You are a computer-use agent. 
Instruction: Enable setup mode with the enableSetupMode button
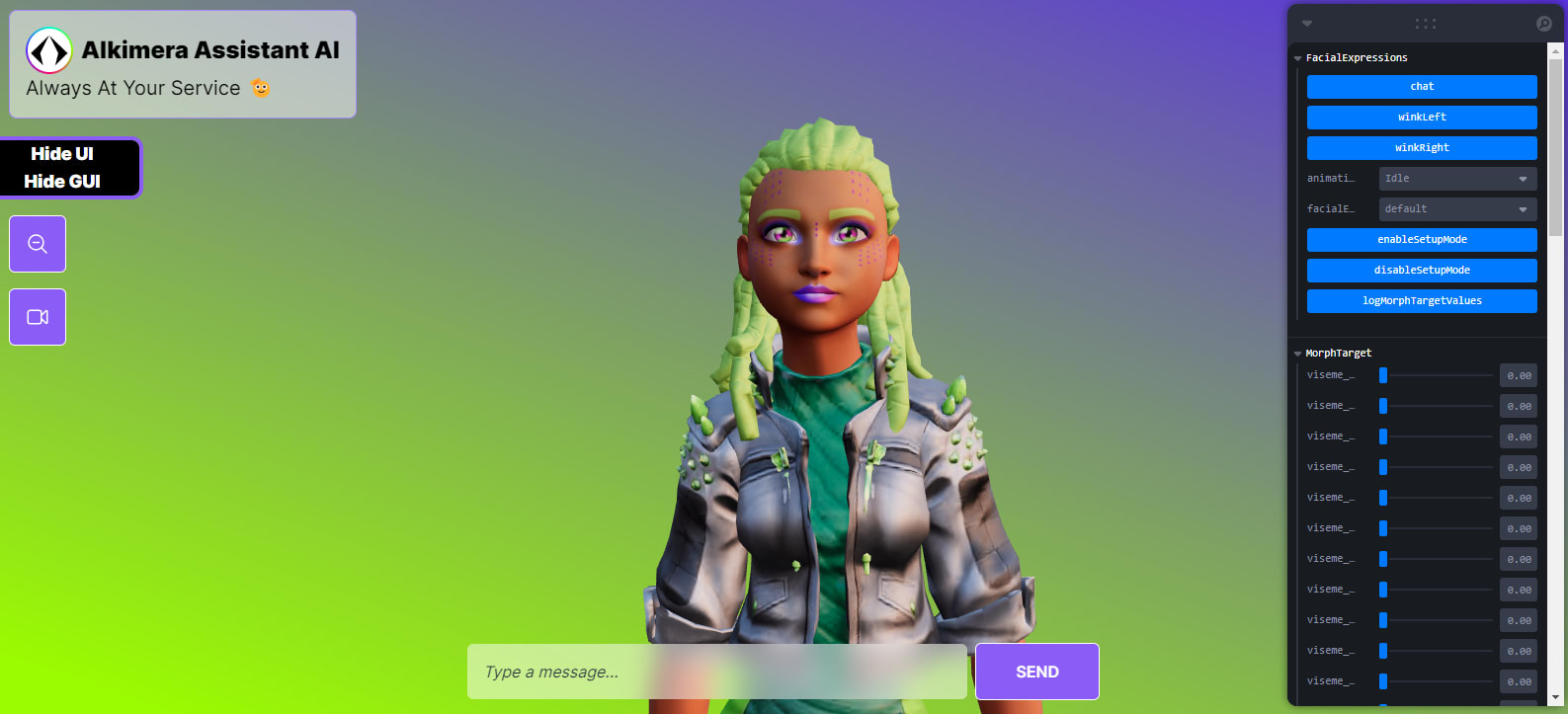1422,239
